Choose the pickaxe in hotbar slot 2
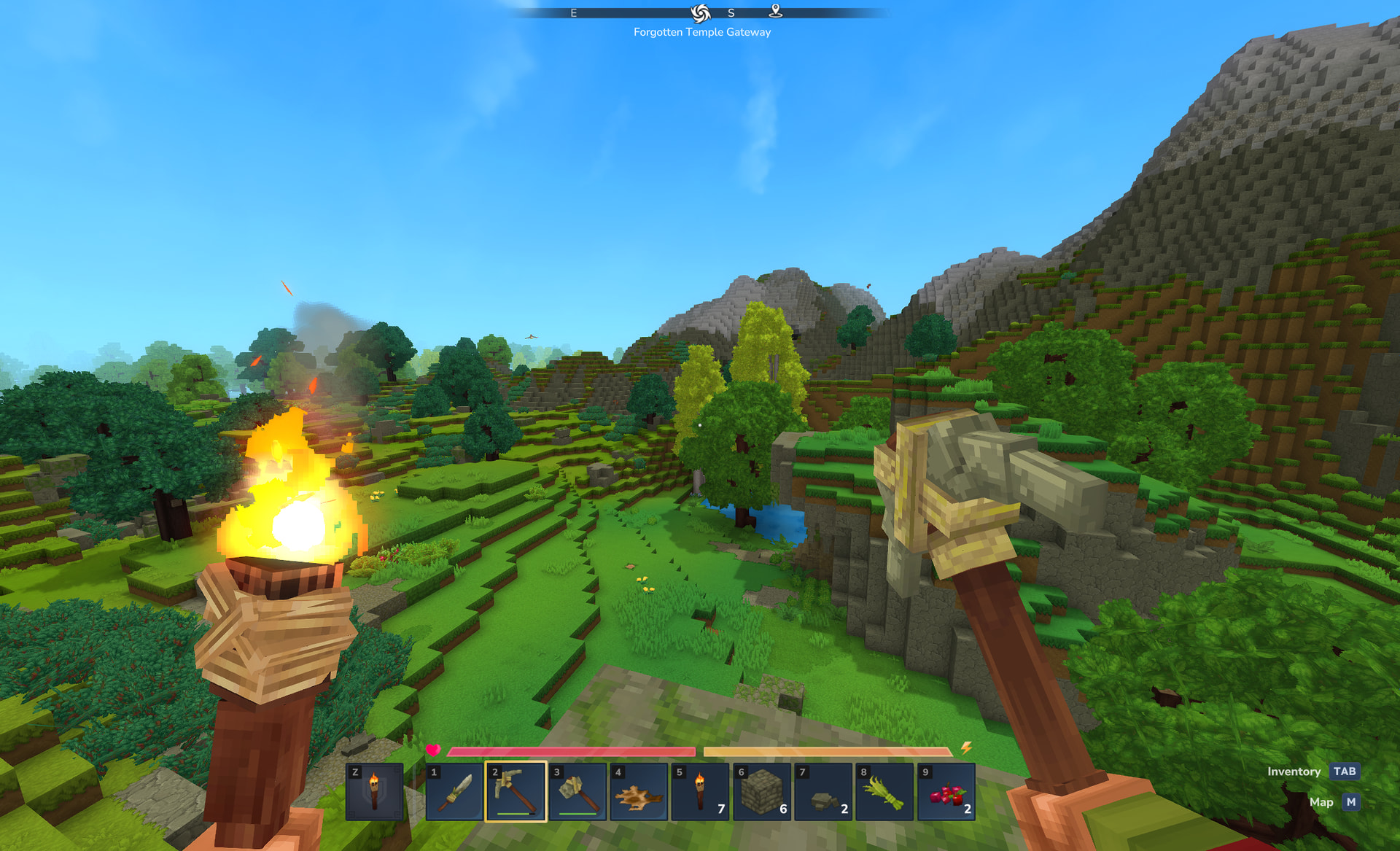Viewport: 1400px width, 851px height. tap(516, 792)
